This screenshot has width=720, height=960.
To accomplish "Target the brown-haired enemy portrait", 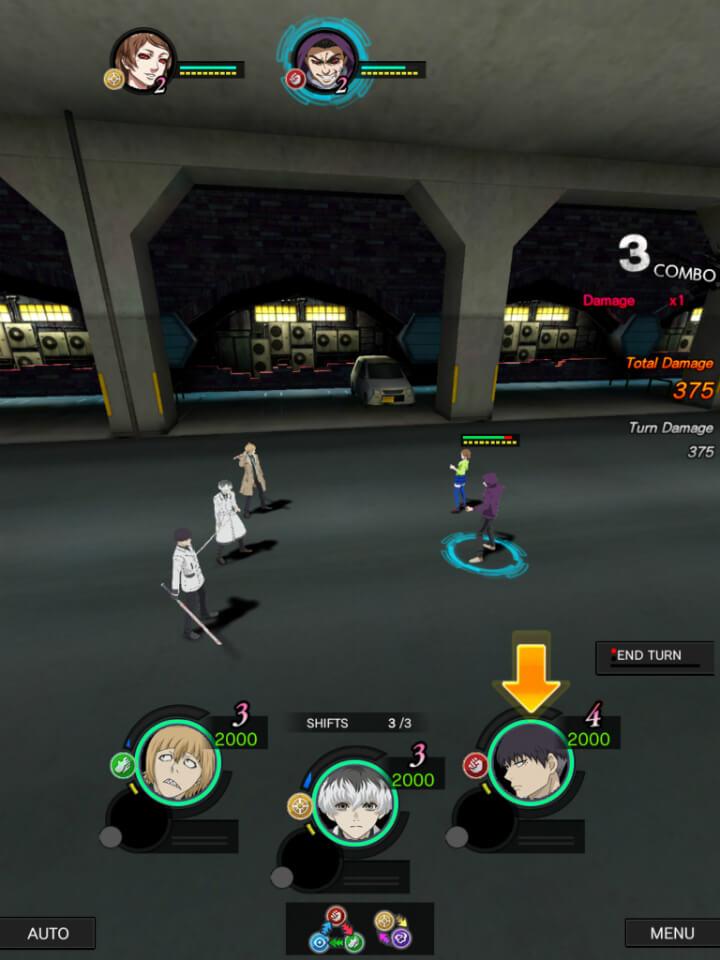I will click(141, 61).
